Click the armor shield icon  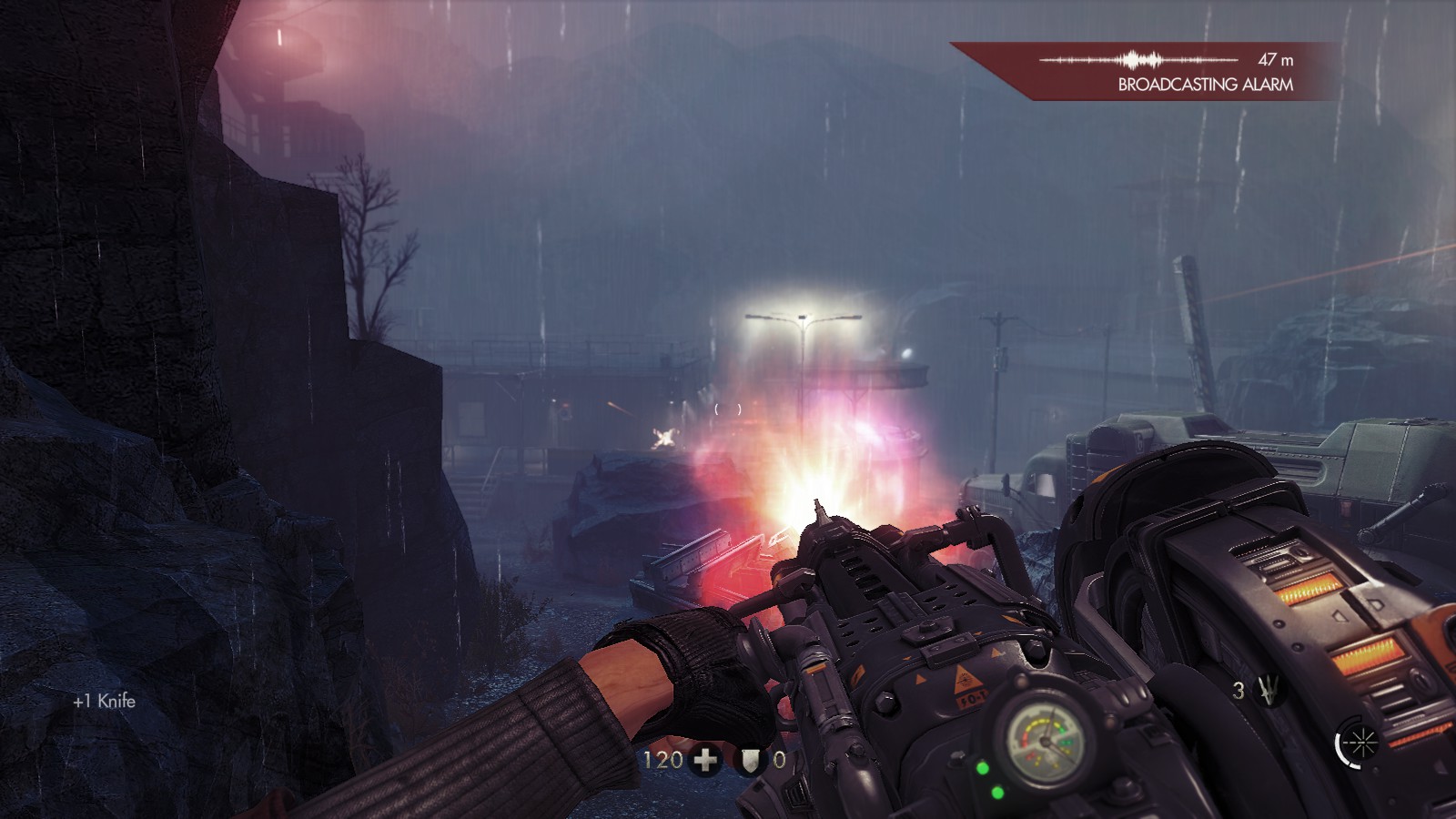[x=751, y=760]
